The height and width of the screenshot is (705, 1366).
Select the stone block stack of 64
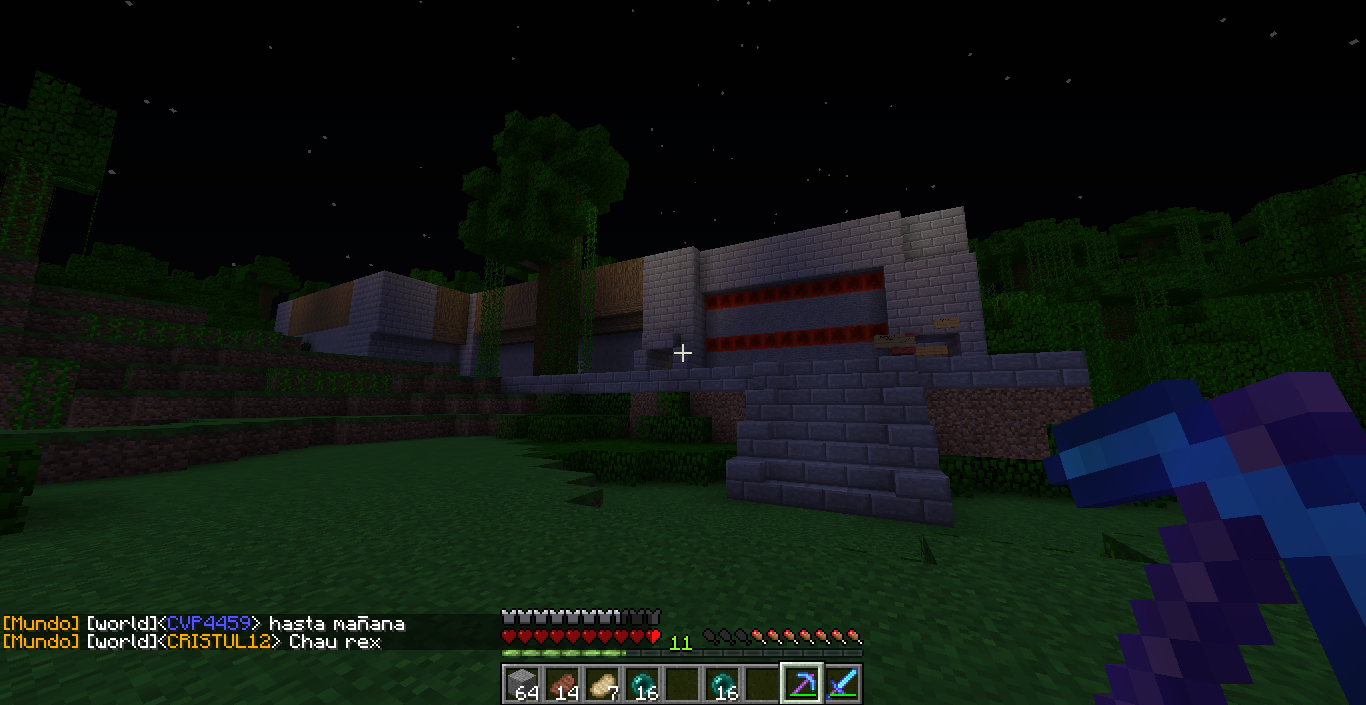point(521,684)
